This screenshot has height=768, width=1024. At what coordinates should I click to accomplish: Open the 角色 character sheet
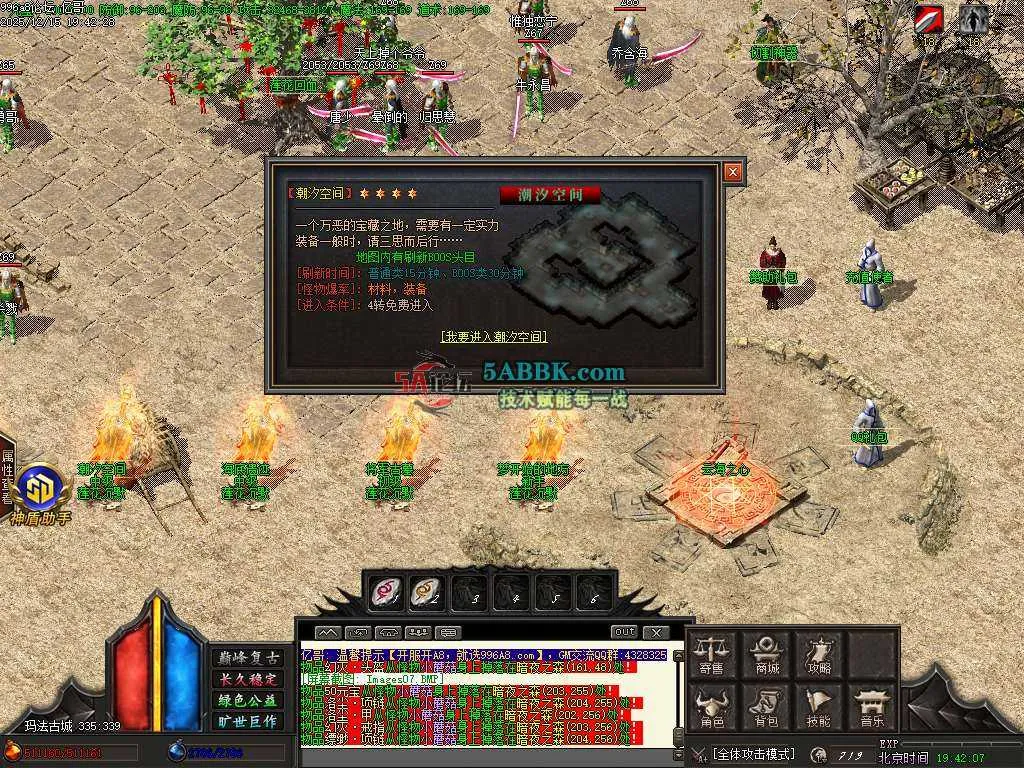point(712,707)
